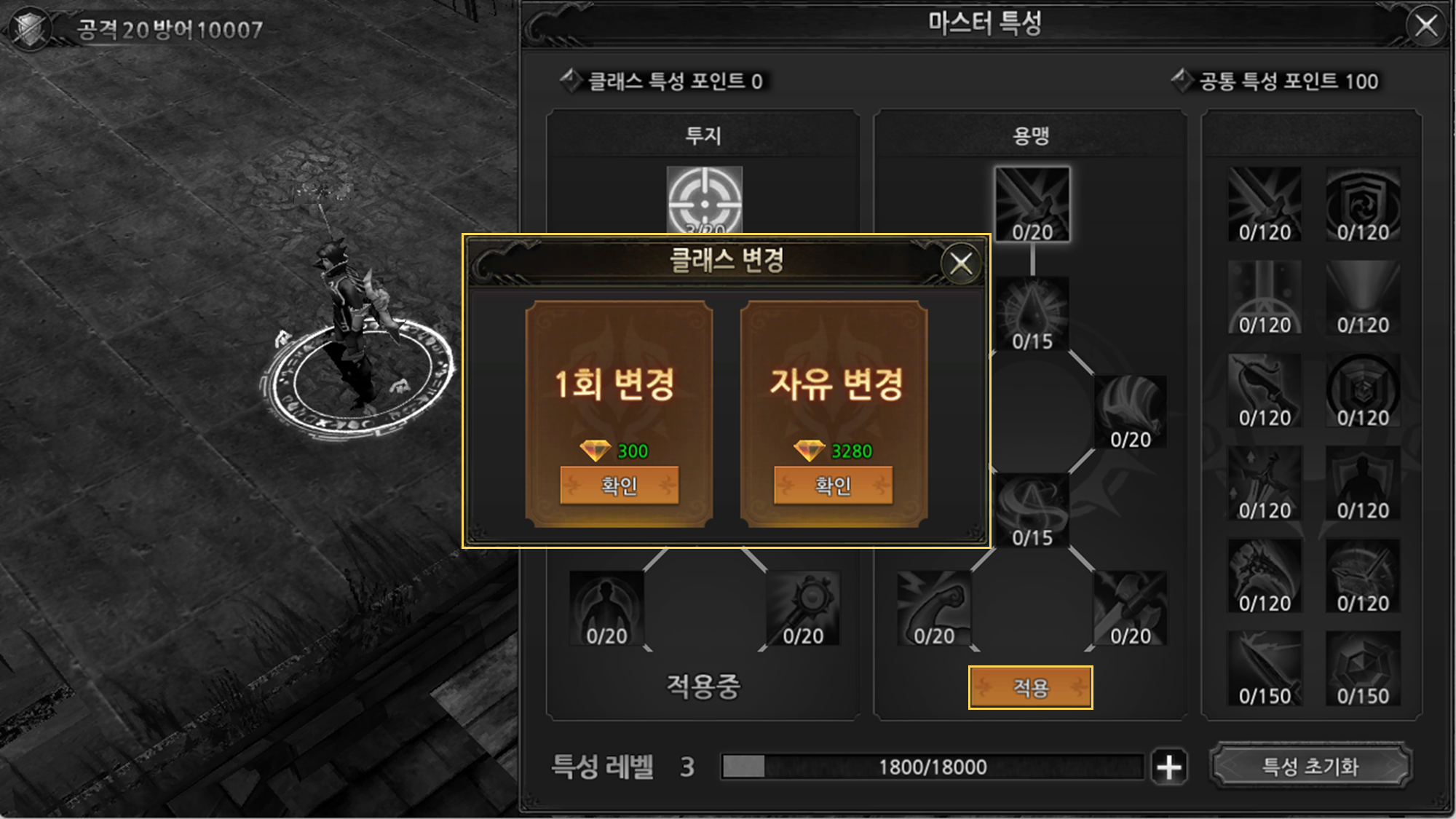This screenshot has width=1456, height=819.
Task: Apply the 용맹 trait tree with 적용
Action: click(x=1030, y=687)
